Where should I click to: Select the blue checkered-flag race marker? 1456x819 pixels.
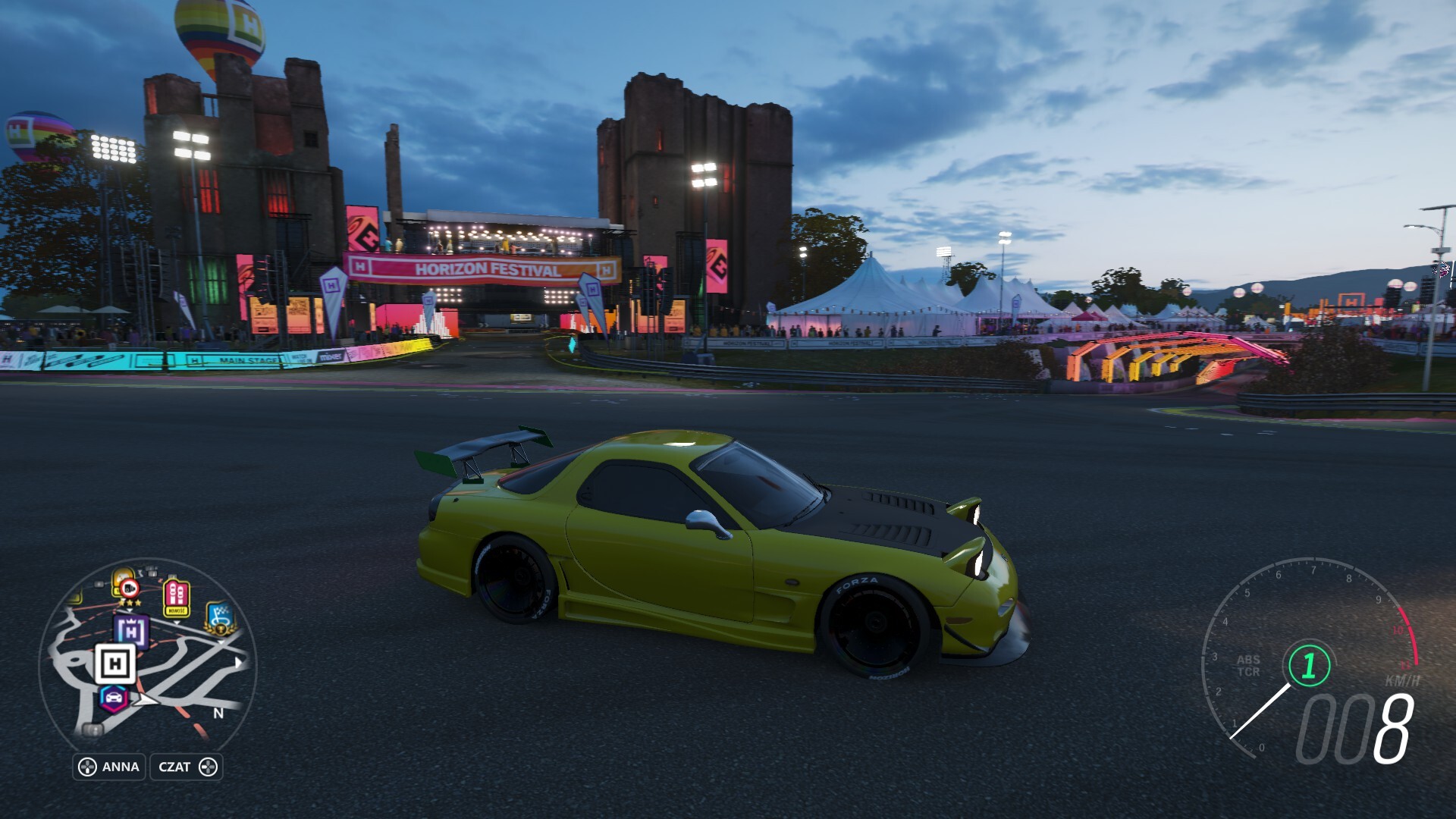[x=221, y=617]
